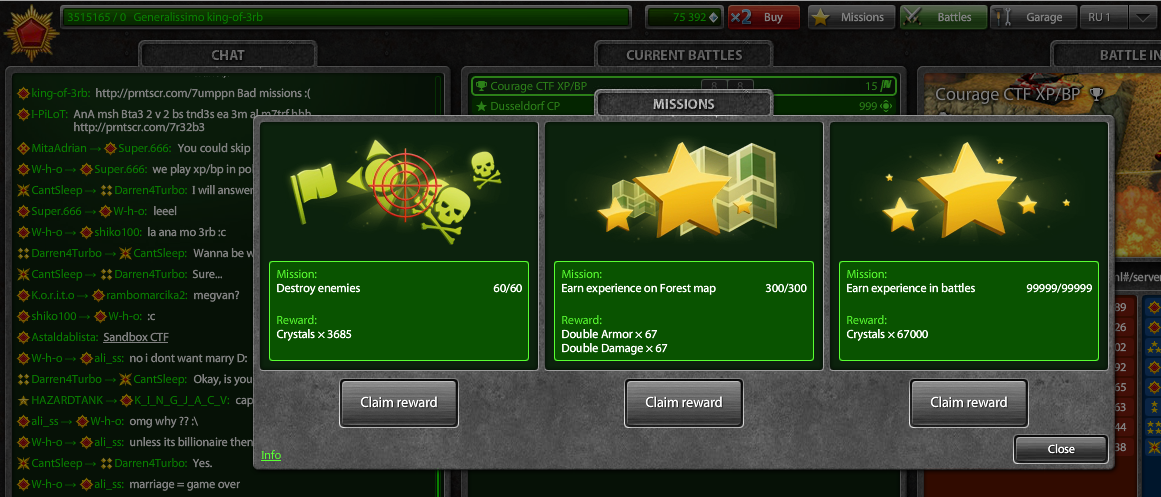
Task: Go to the Battles section
Action: (943, 17)
